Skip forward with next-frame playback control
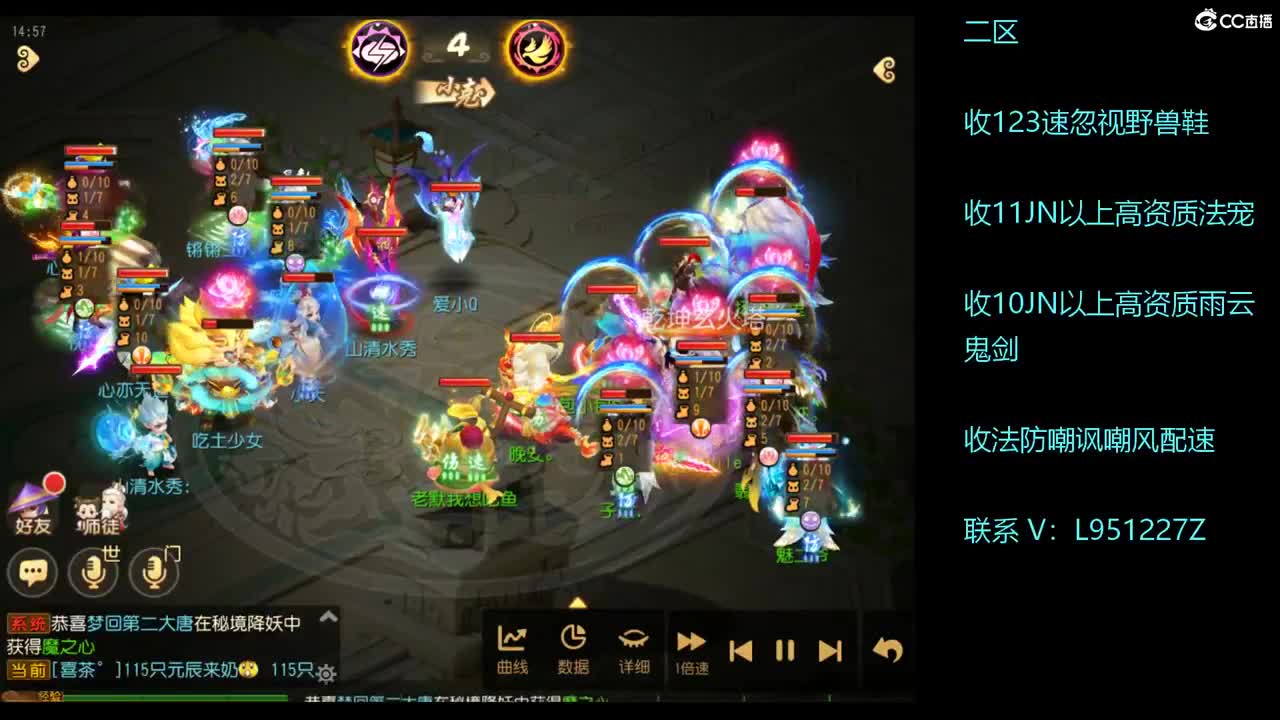Image resolution: width=1280 pixels, height=720 pixels. pos(829,648)
